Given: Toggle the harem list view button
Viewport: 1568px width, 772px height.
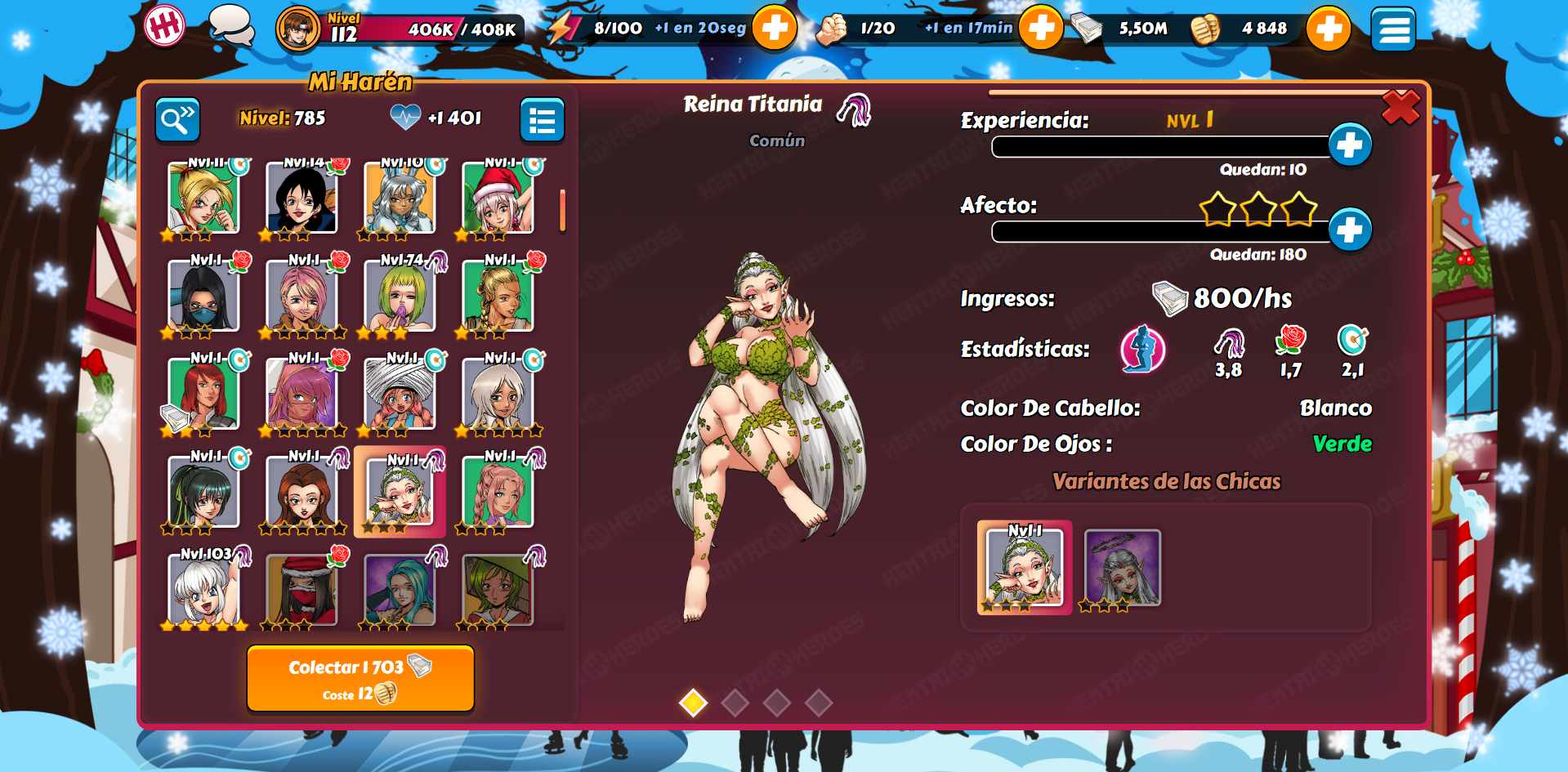Looking at the screenshot, I should point(542,120).
